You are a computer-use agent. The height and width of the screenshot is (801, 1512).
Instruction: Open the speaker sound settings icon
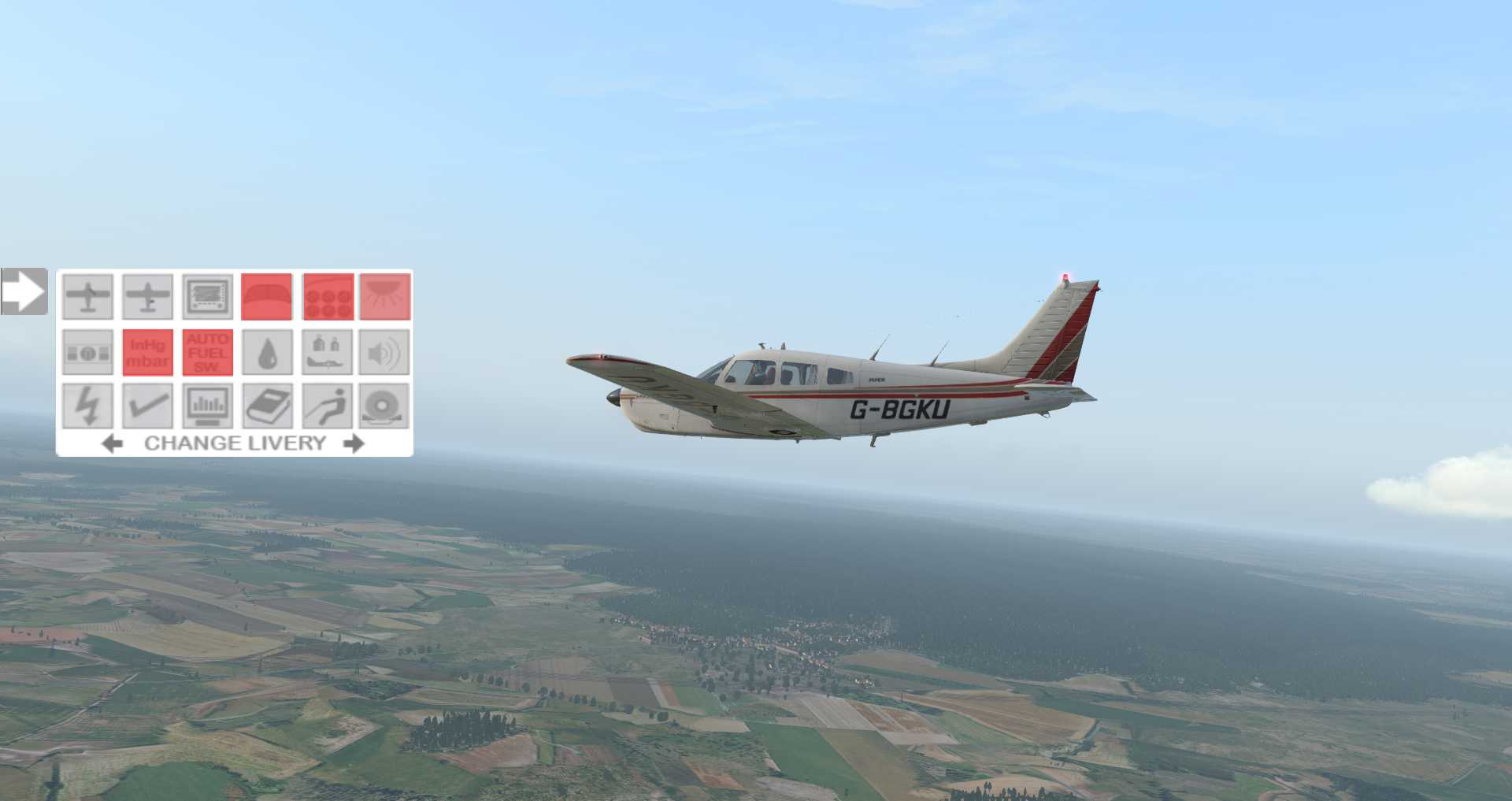click(x=385, y=352)
